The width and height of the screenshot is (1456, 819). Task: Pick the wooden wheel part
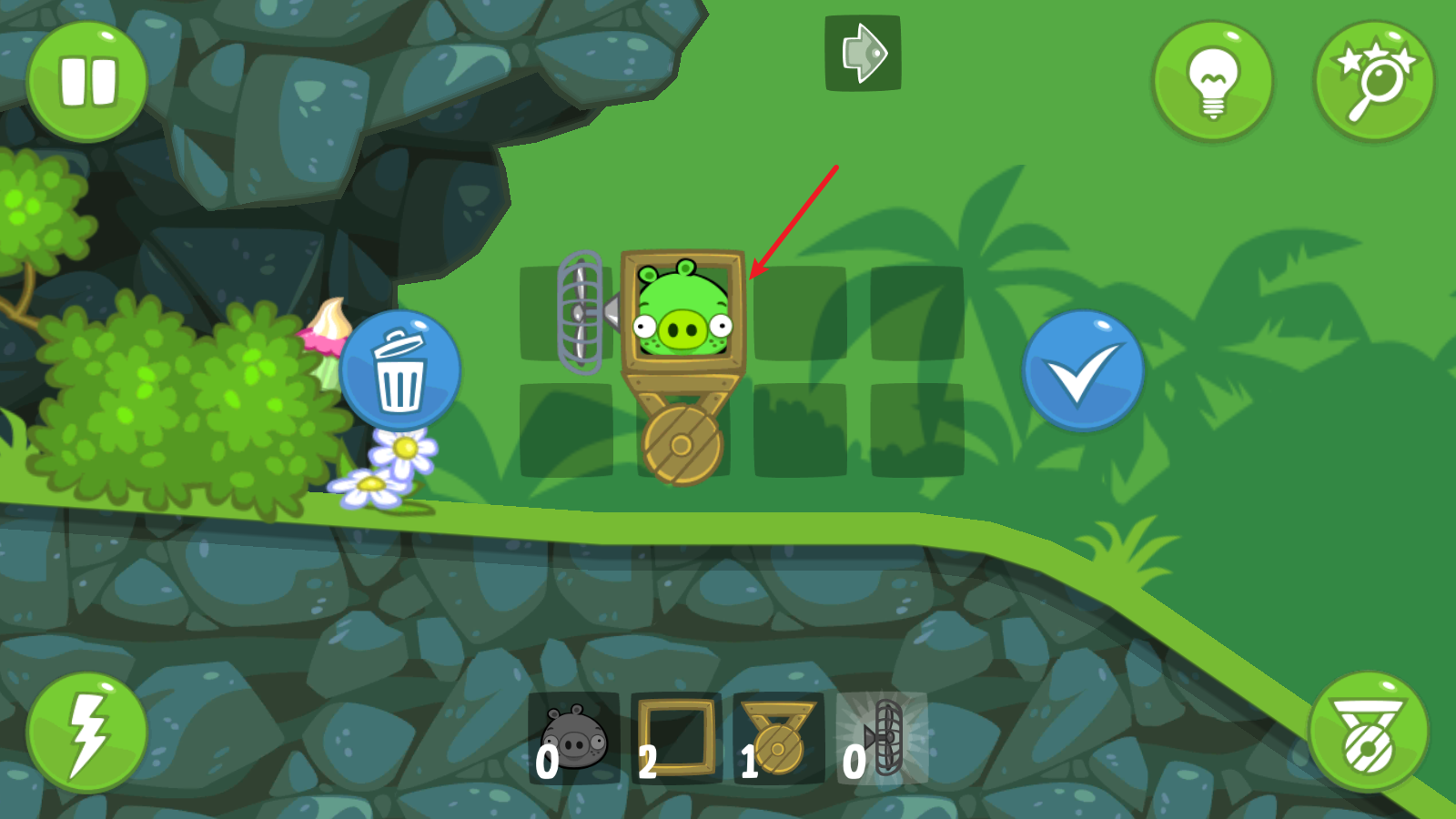(x=779, y=739)
